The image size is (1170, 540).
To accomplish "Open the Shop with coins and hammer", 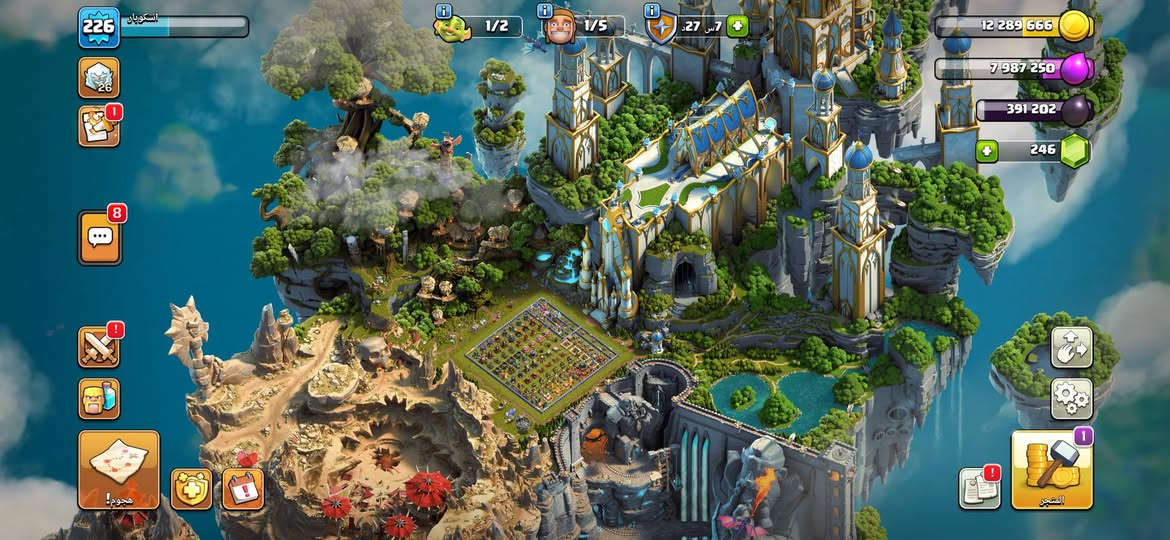I will [x=1052, y=469].
